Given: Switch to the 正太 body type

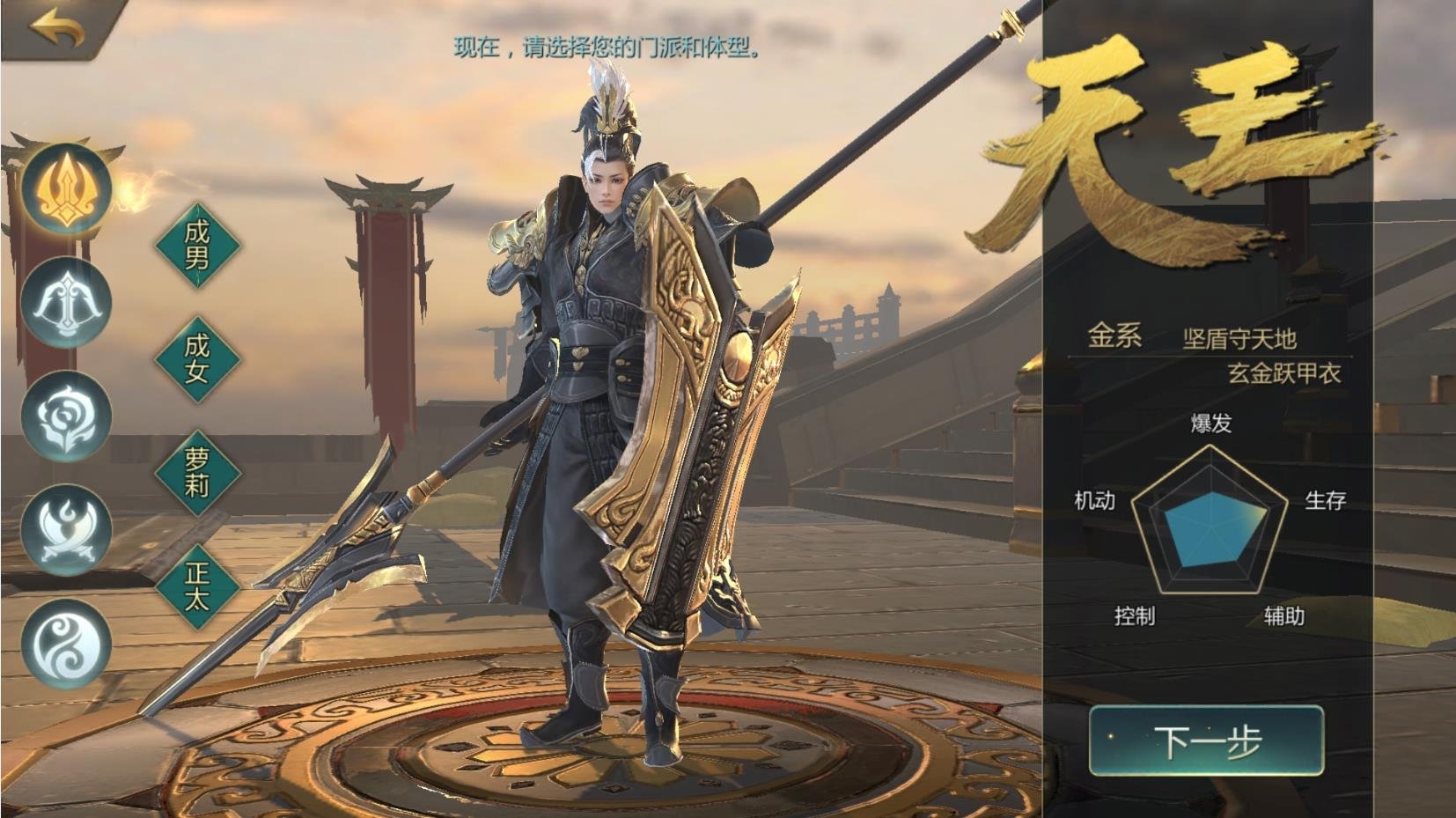Looking at the screenshot, I should click(197, 586).
